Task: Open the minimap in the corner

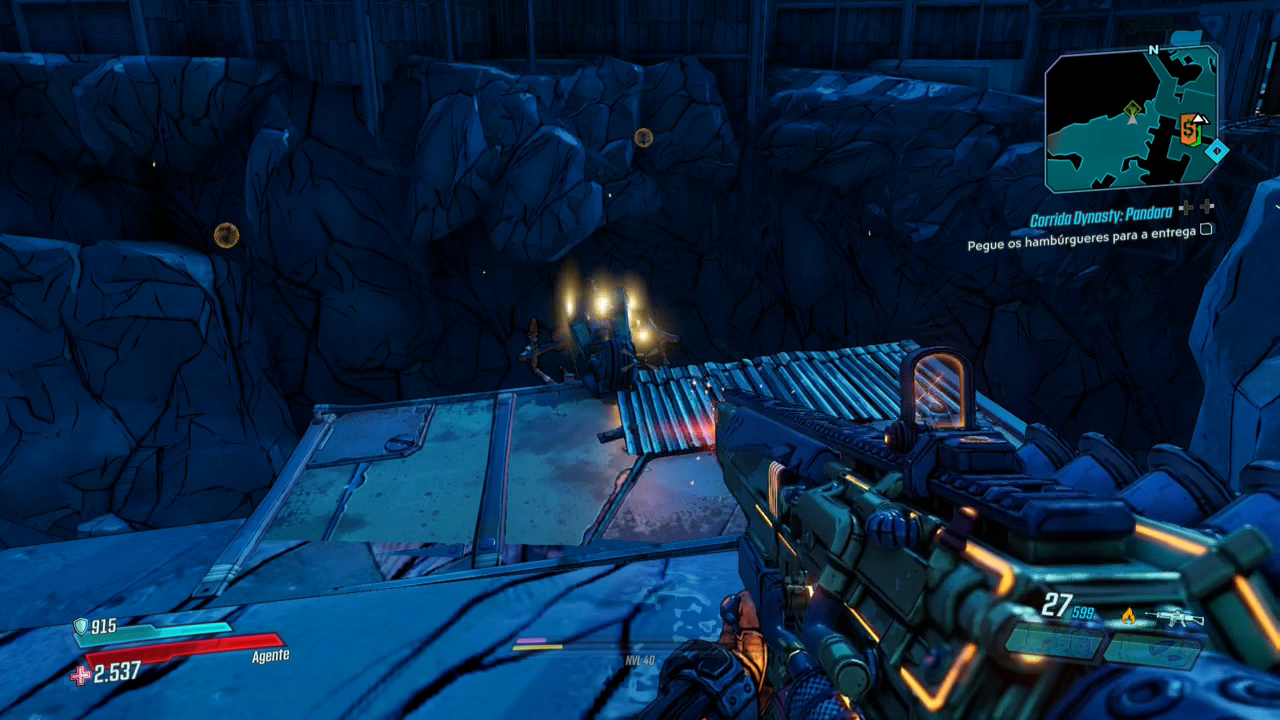Action: pyautogui.click(x=1131, y=119)
